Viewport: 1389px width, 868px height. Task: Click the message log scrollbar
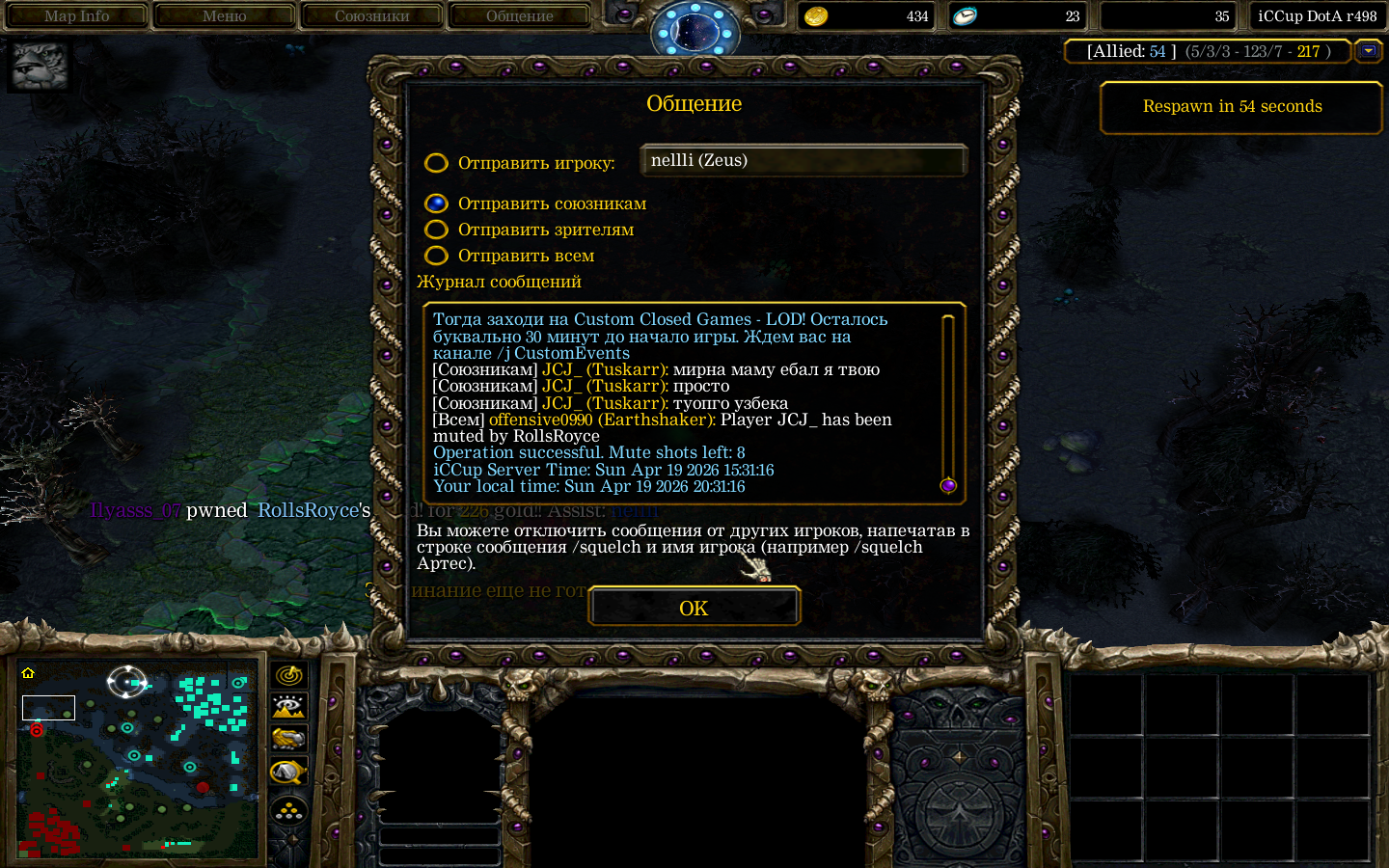pos(947,400)
